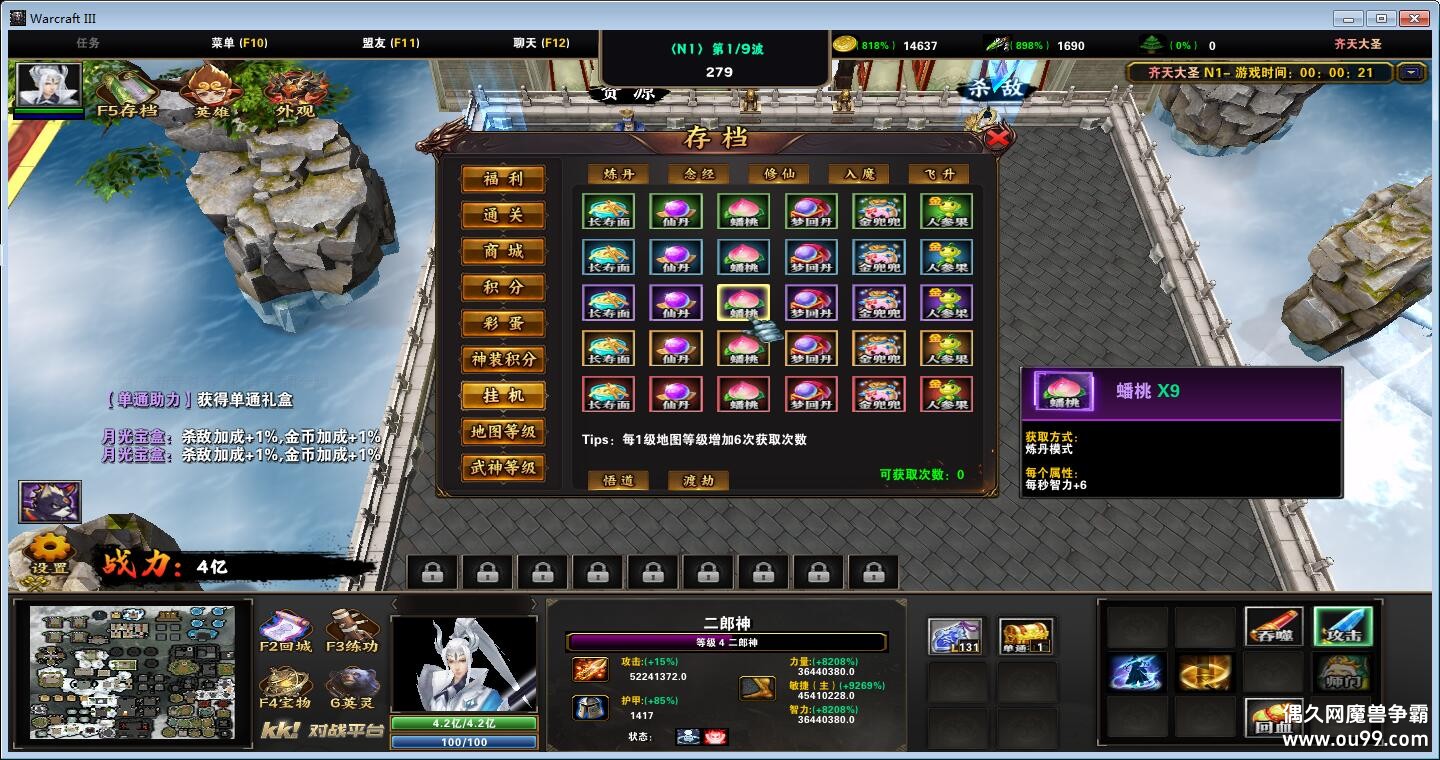Switch to the 炼丹 tab
The image size is (1440, 760).
point(618,174)
